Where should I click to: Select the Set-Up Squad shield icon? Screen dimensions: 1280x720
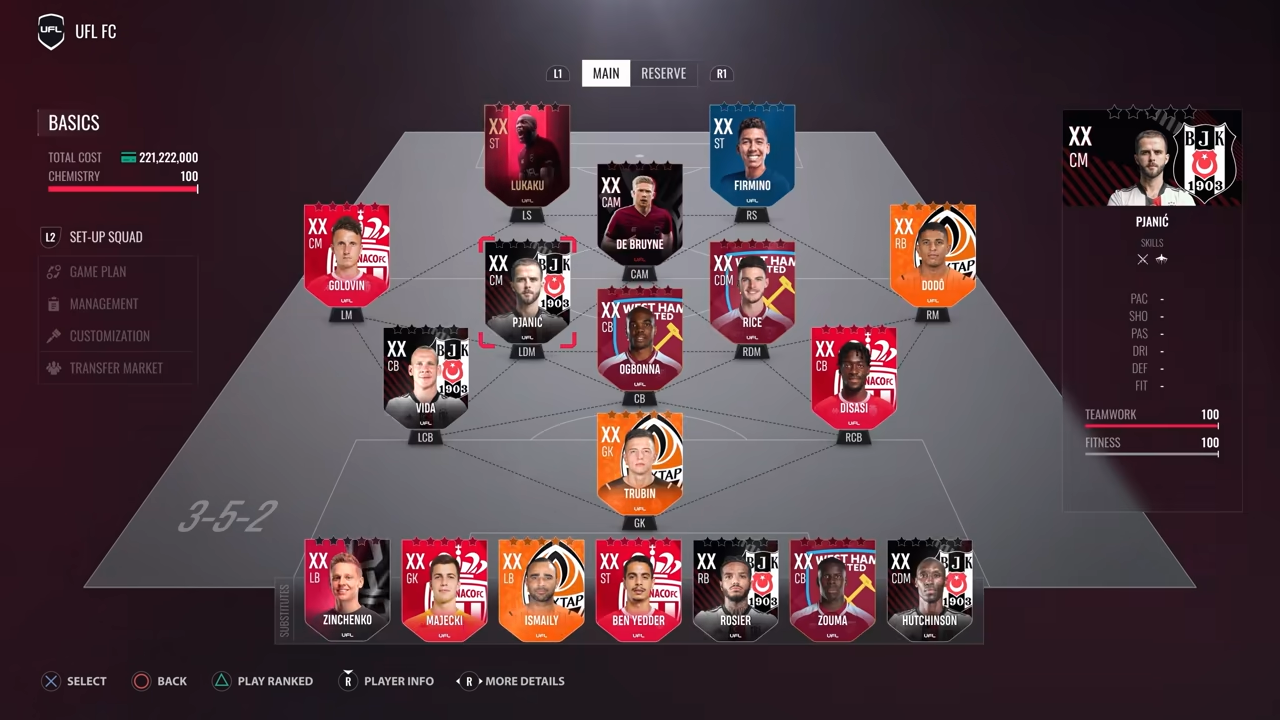tap(50, 237)
